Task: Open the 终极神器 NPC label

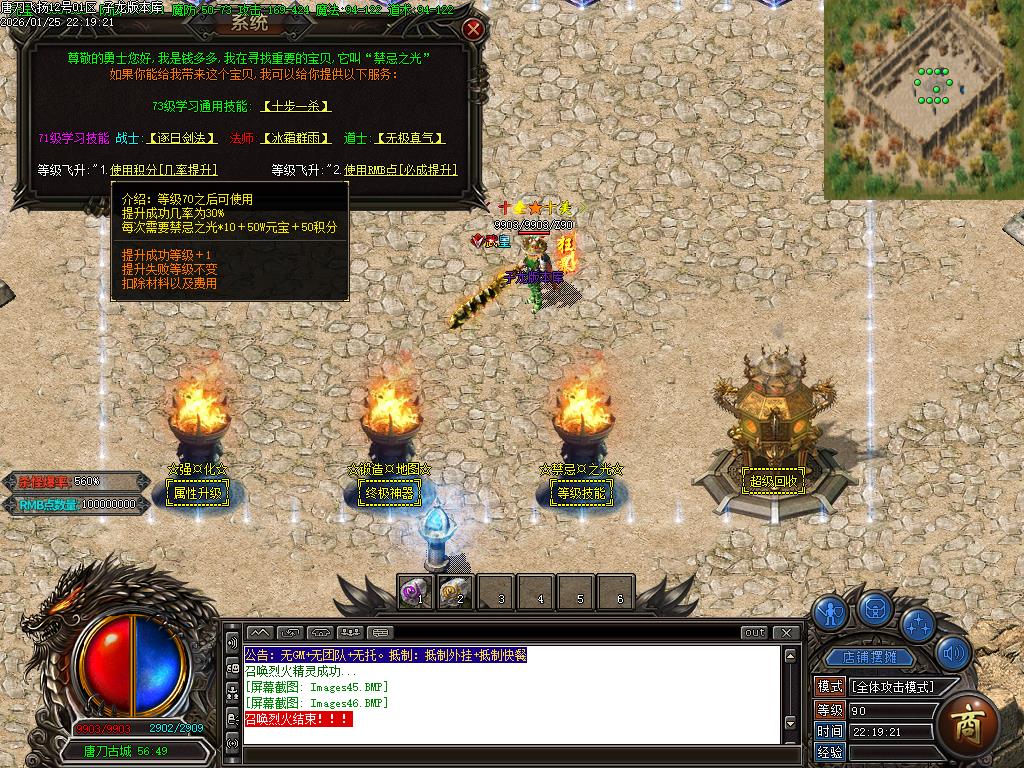Action: tap(389, 492)
